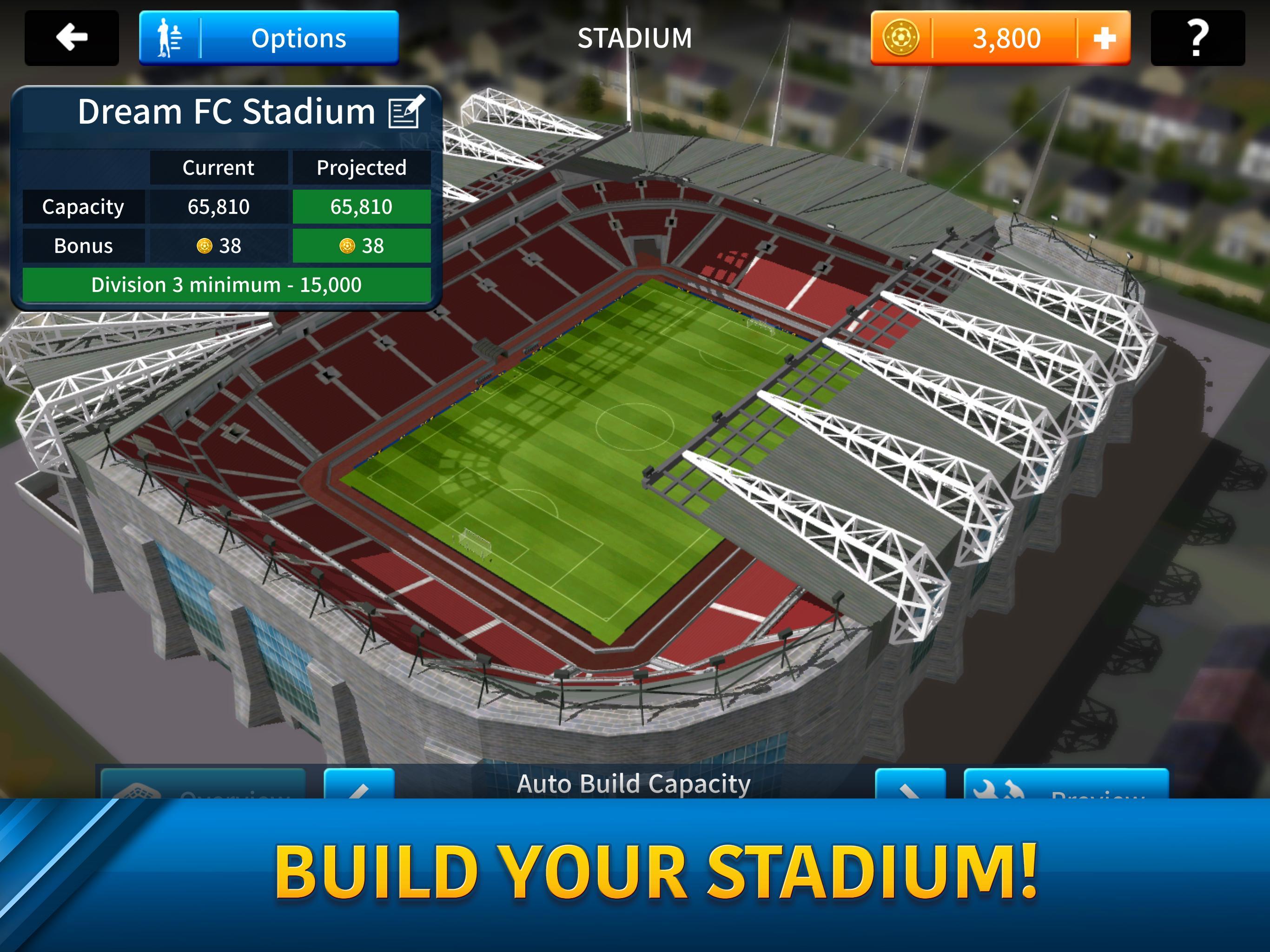The width and height of the screenshot is (1270, 952).
Task: Click the 3,800 coins display
Action: [1008, 38]
